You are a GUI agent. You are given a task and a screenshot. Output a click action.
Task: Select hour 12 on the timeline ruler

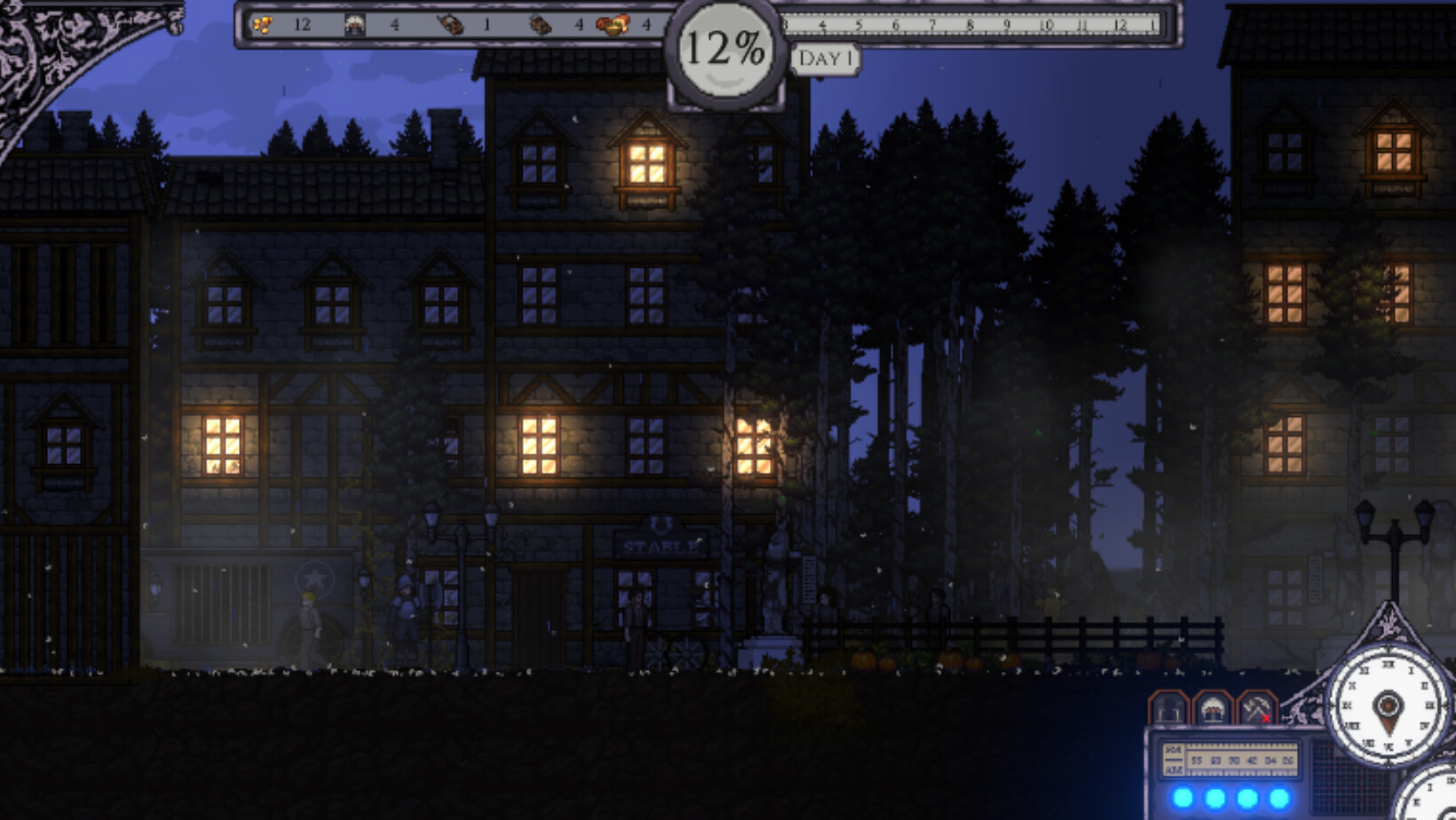(x=1120, y=25)
